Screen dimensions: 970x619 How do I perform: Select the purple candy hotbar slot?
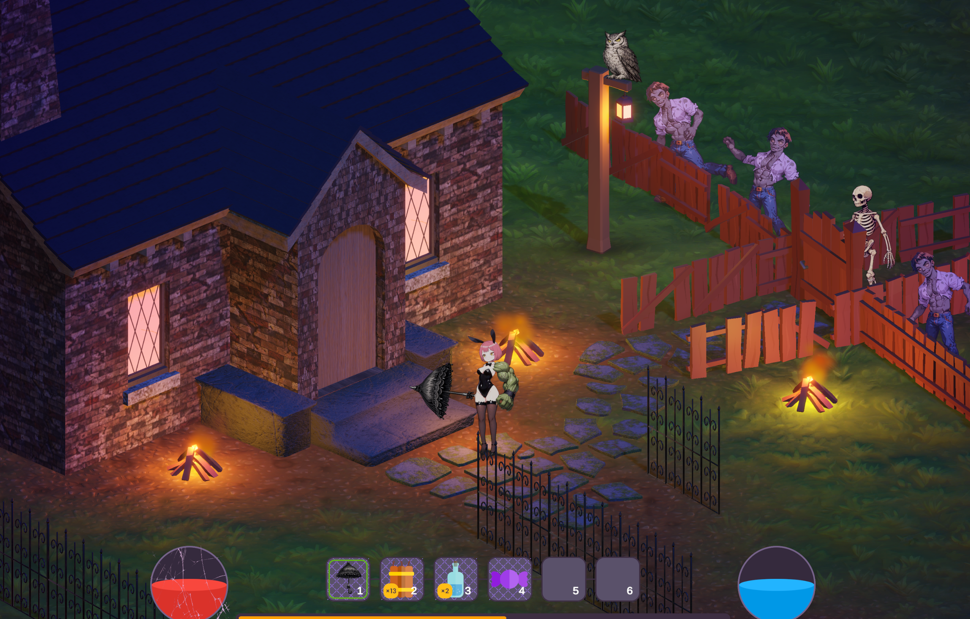click(x=510, y=579)
